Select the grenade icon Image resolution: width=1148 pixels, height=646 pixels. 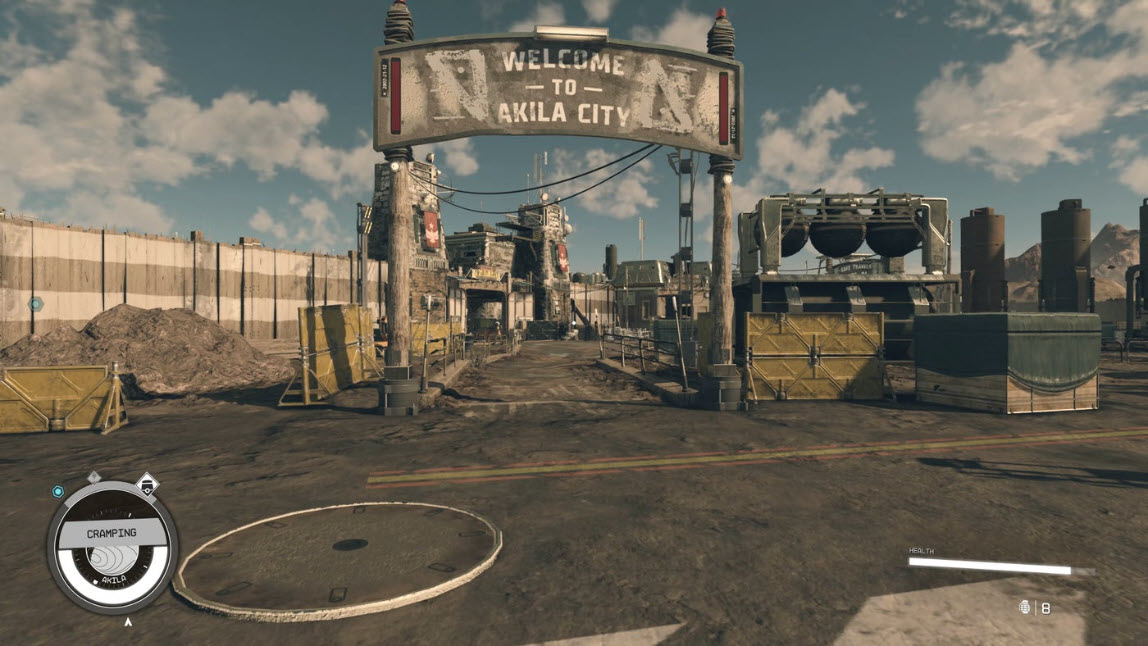click(x=1024, y=607)
